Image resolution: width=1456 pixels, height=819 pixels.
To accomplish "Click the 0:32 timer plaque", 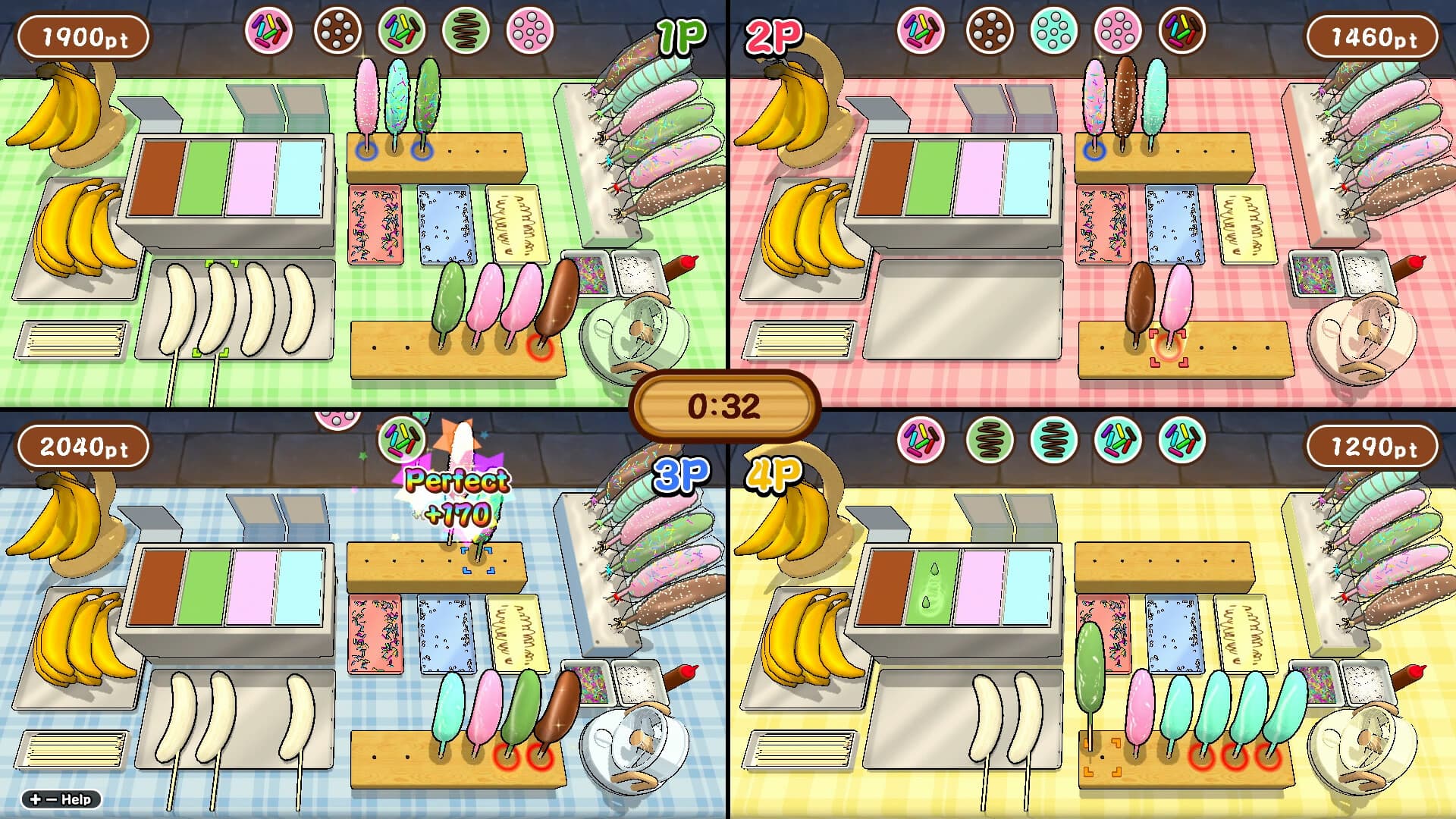I will point(728,406).
